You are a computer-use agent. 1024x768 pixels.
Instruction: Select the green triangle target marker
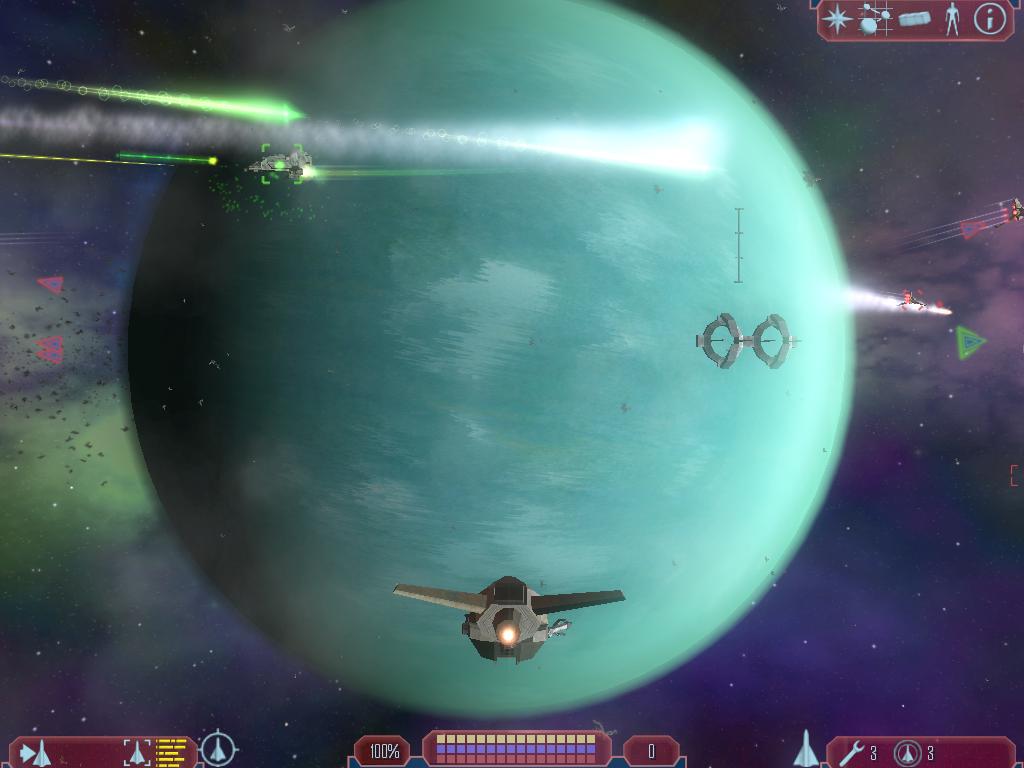969,342
